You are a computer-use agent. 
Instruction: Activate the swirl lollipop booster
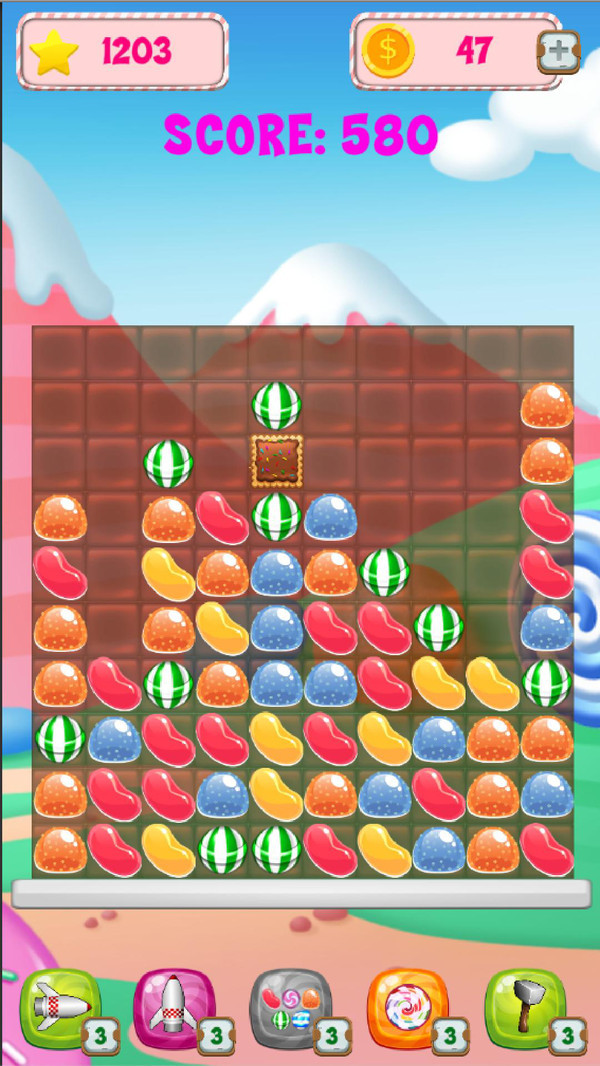click(x=406, y=1008)
